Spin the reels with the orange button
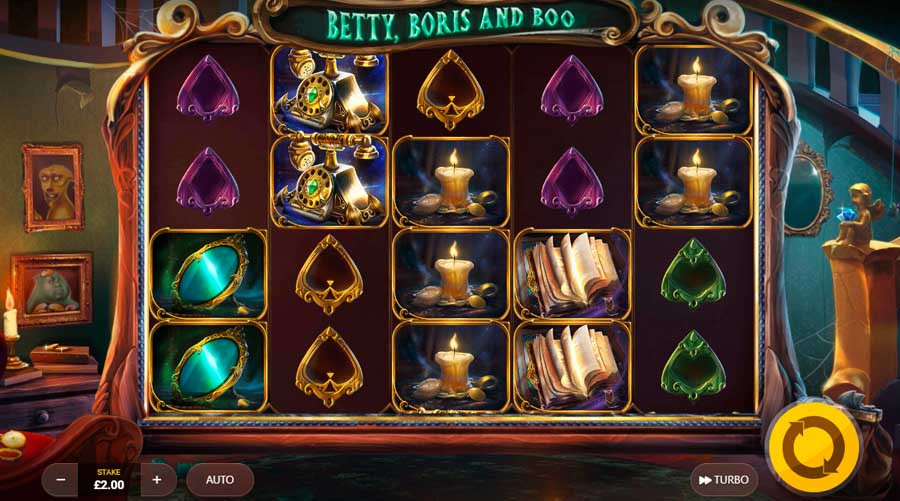900x501 pixels. tap(813, 444)
